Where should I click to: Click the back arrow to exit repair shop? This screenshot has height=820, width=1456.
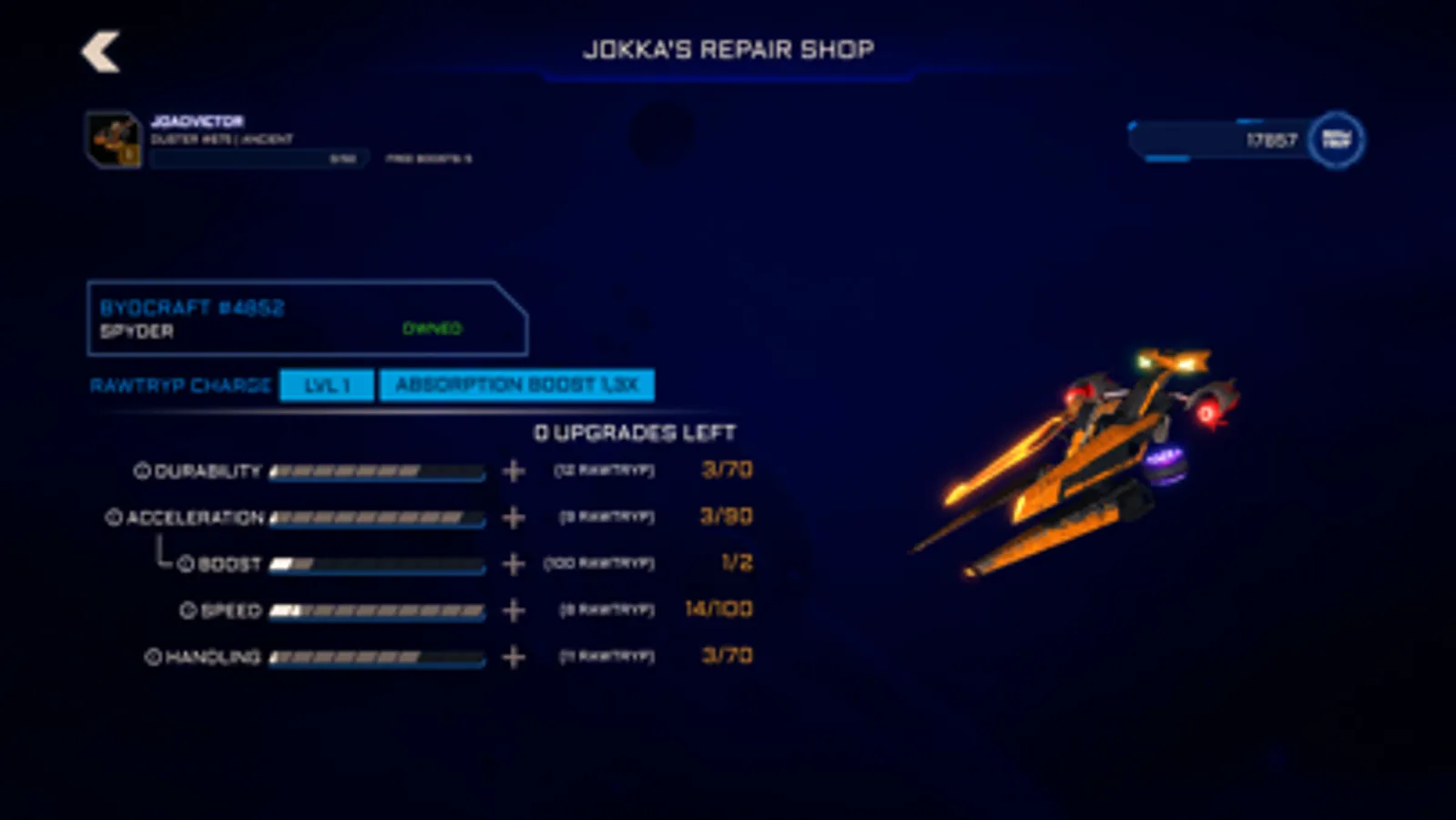pos(101,52)
